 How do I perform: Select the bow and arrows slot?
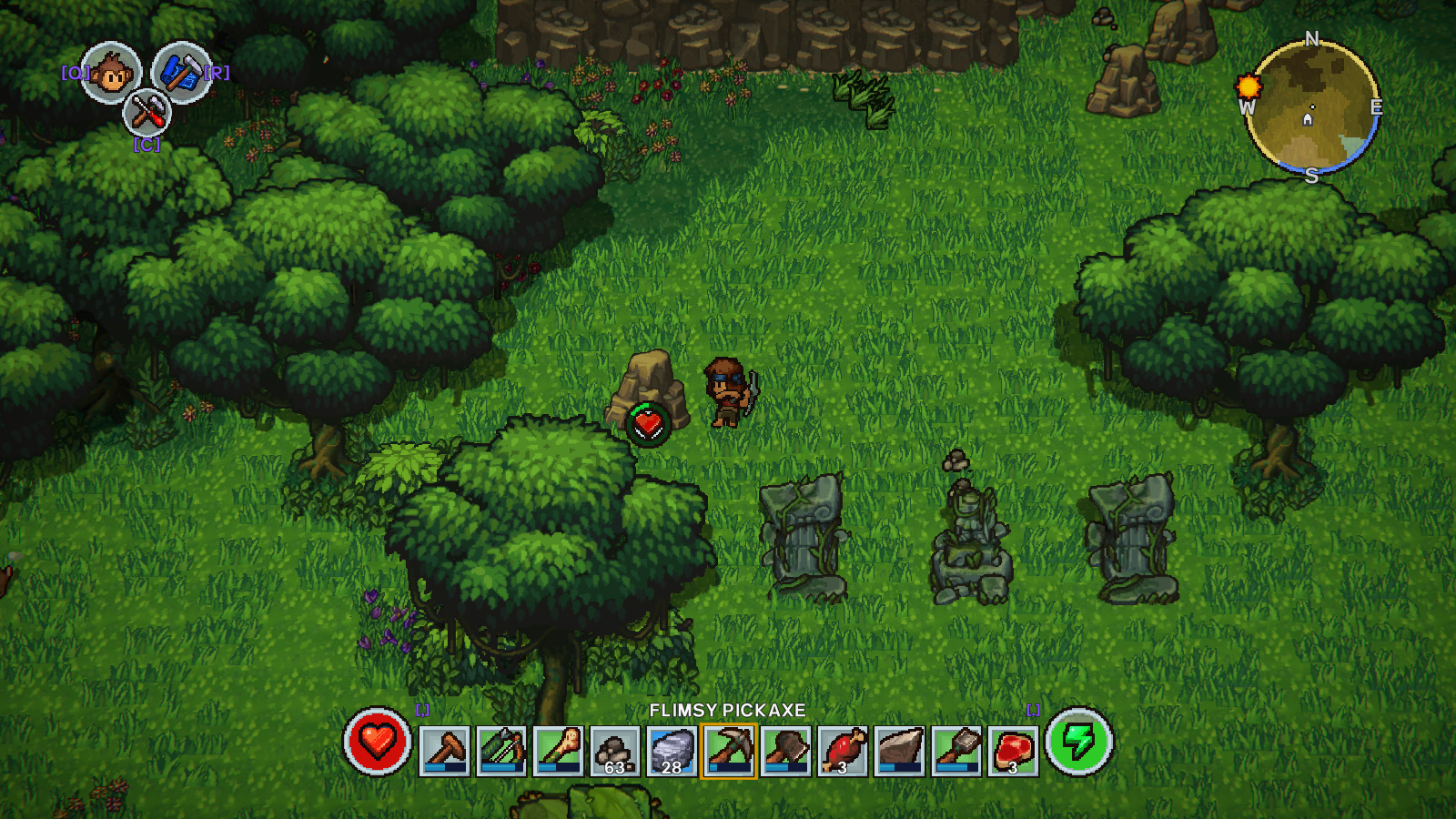501,751
